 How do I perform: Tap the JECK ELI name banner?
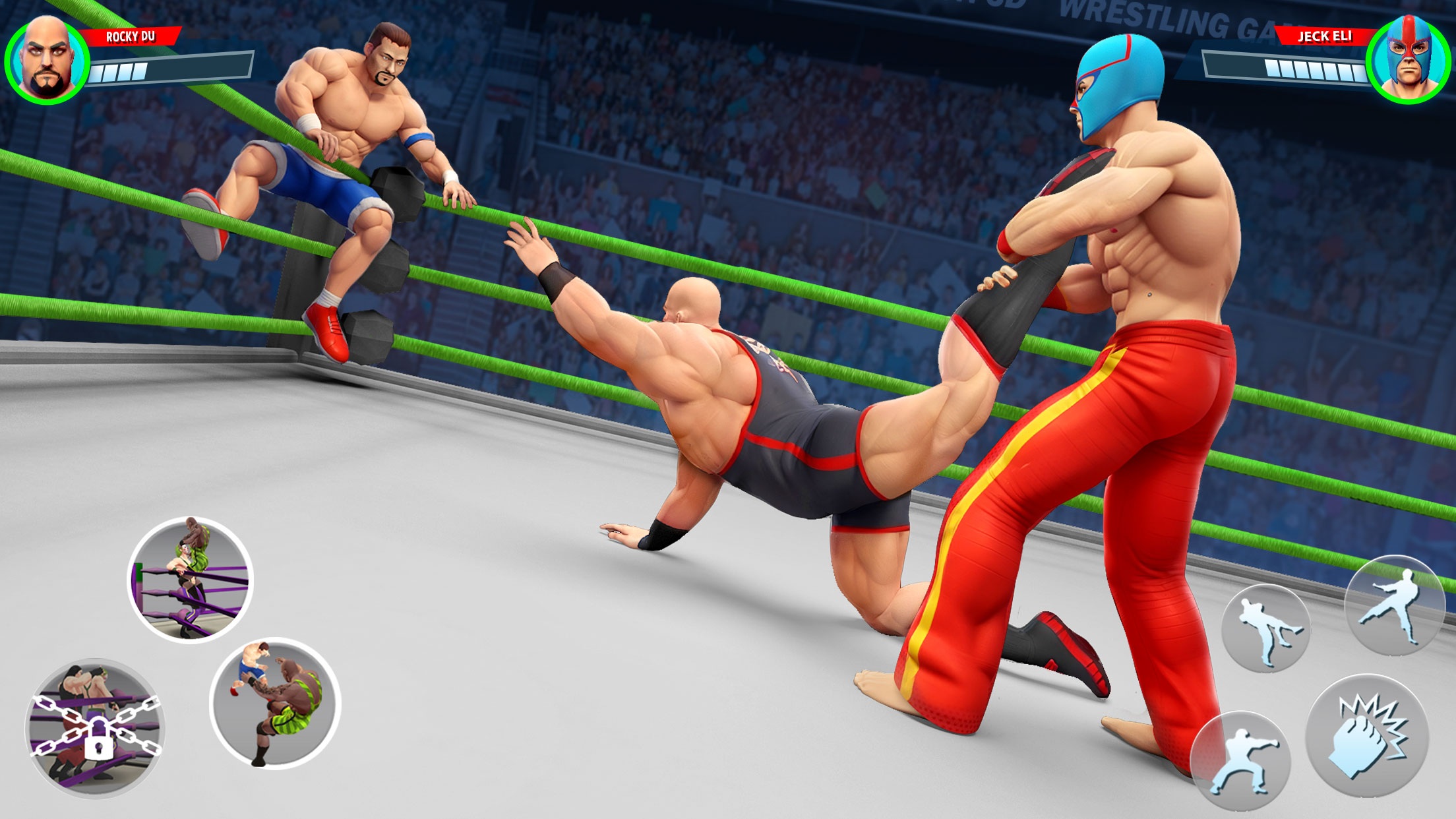click(x=1324, y=38)
